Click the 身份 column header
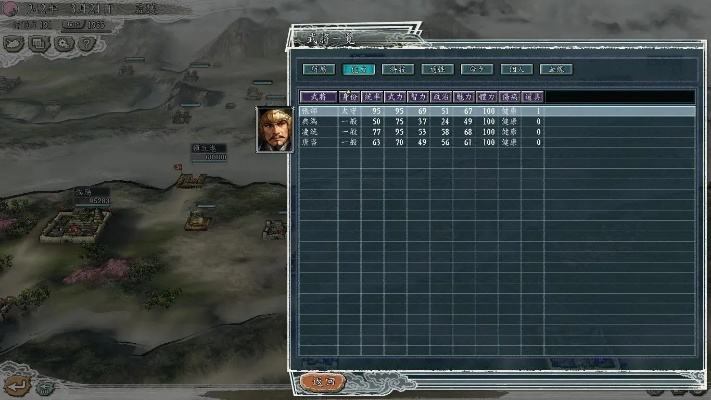Screen dimensions: 711x400 tap(349, 97)
